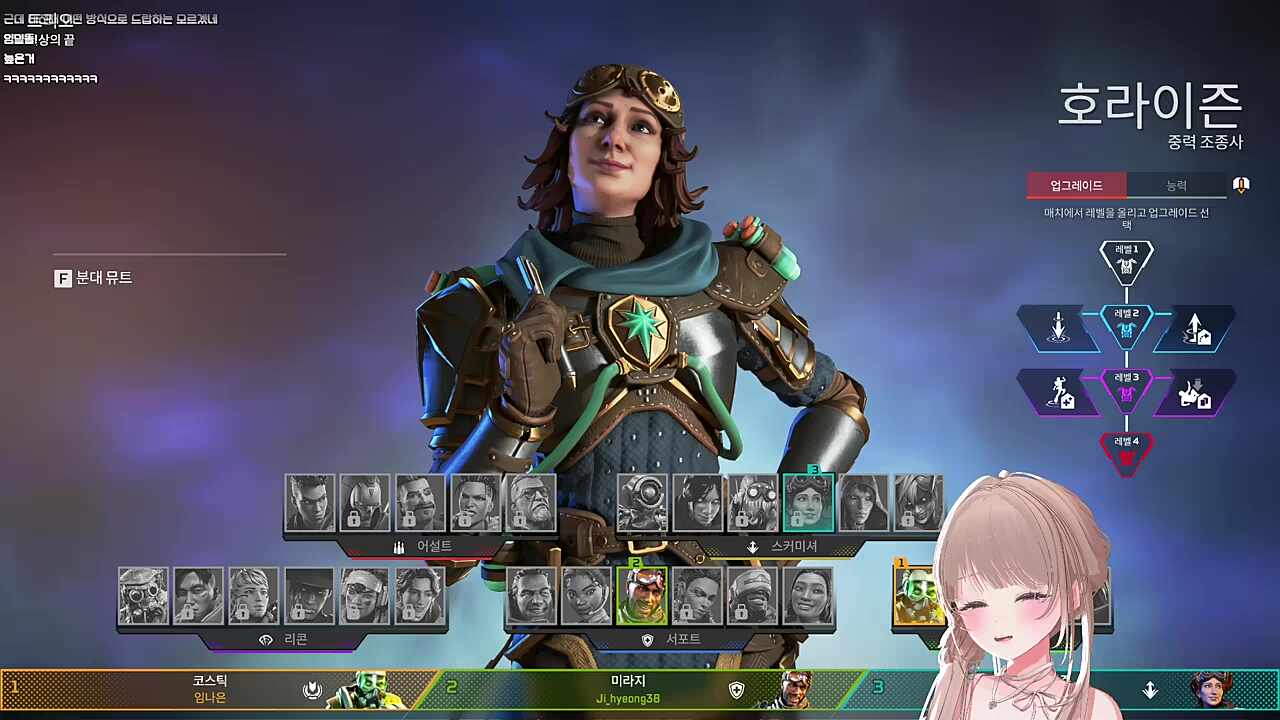View the level 2 down-arrow upgrade
This screenshot has height=720, width=1280.
click(x=1058, y=328)
